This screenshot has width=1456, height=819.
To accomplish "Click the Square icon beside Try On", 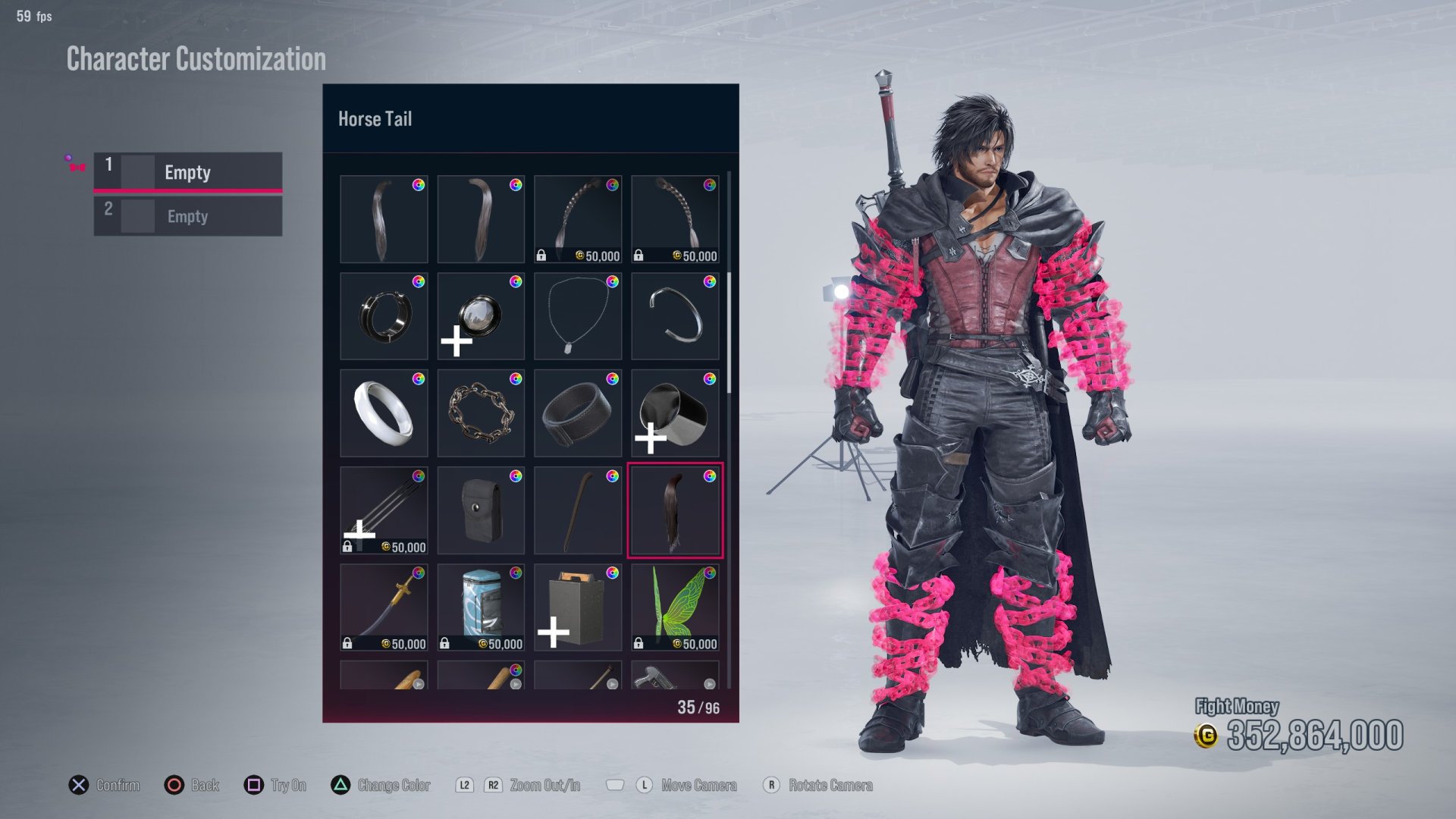I will [254, 785].
